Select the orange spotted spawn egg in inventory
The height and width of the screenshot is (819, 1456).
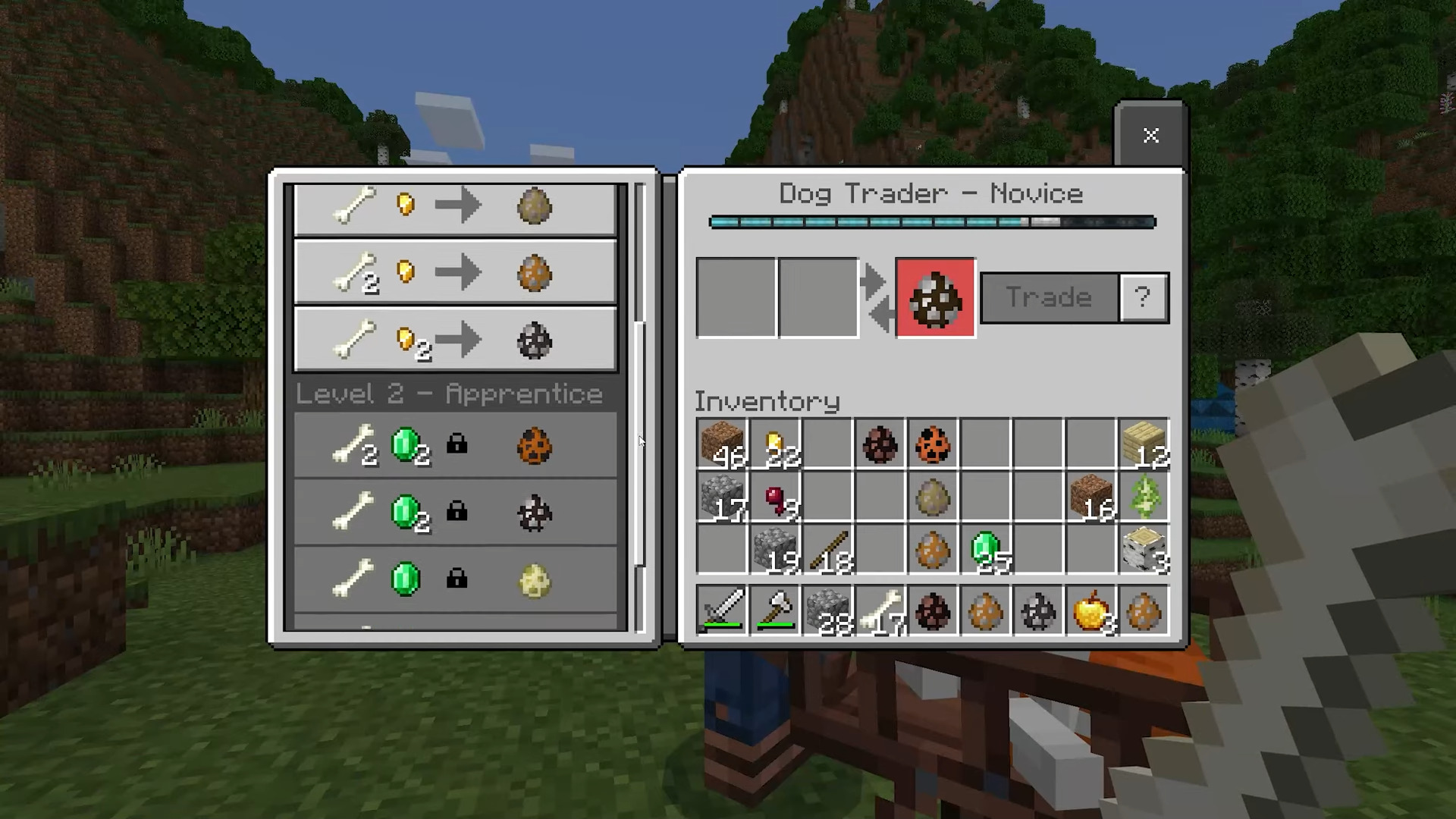coord(933,445)
